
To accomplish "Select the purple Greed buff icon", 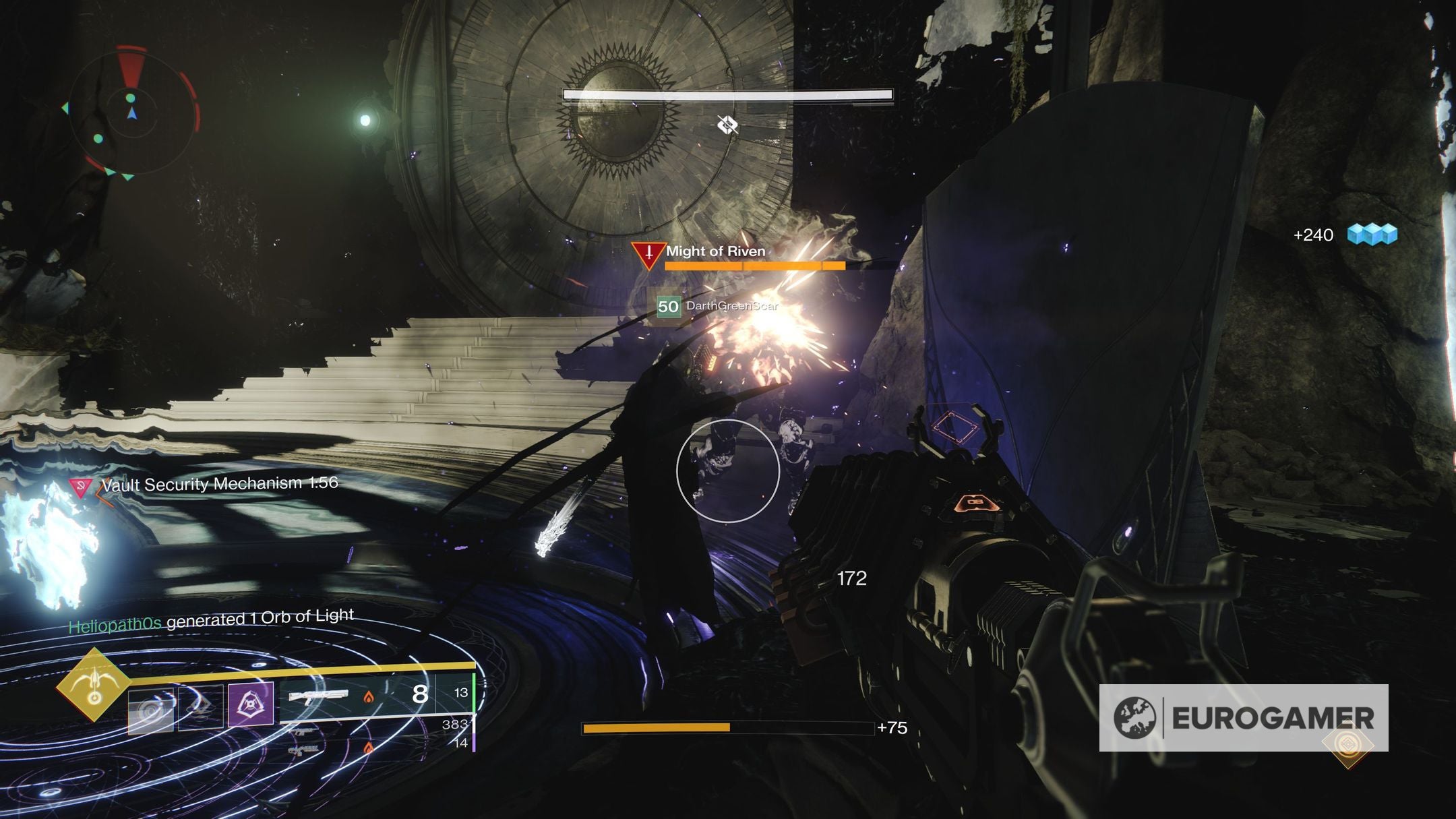I will pos(250,703).
